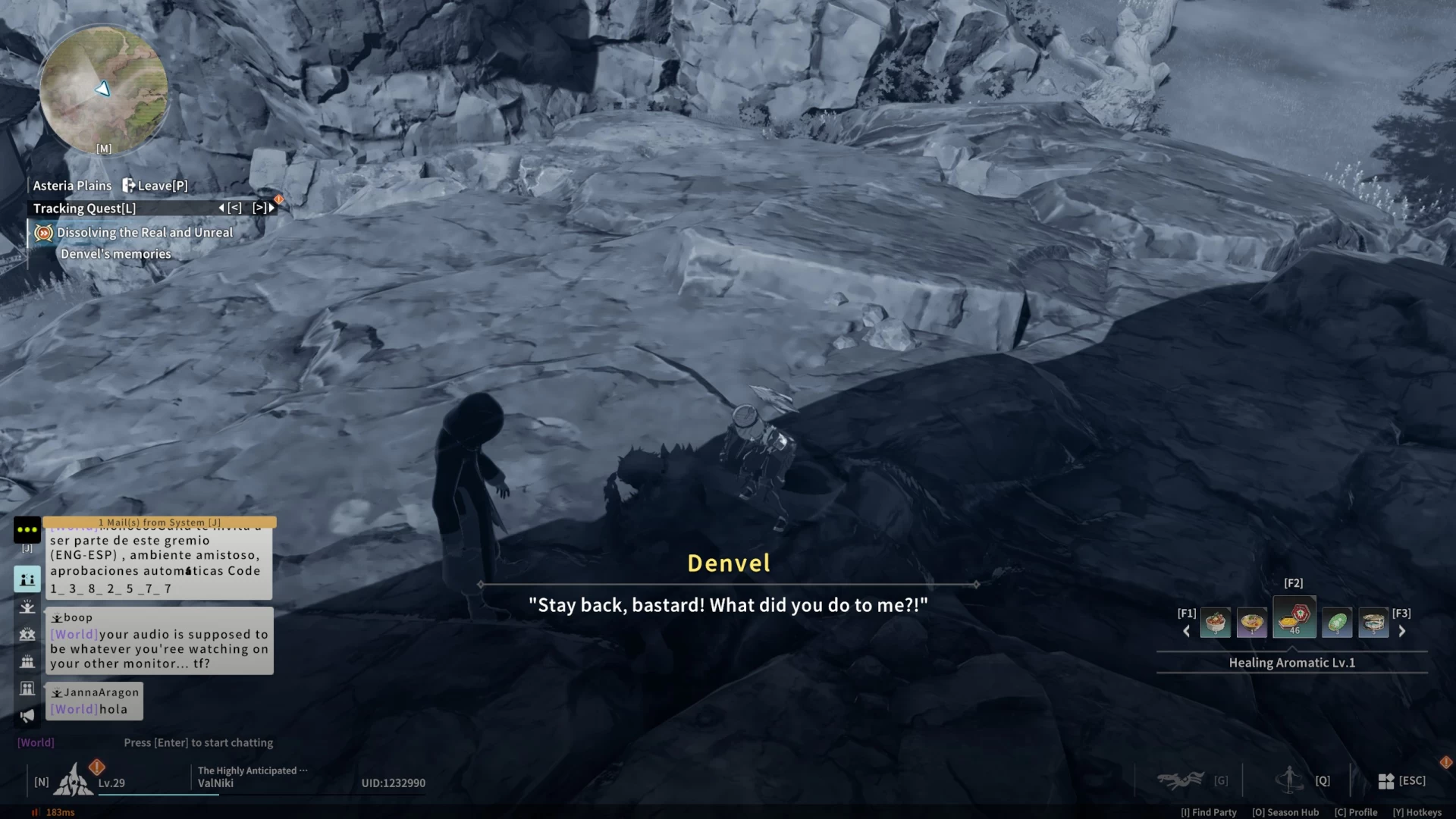Image resolution: width=1456 pixels, height=819 pixels.
Task: Select the yellow soup bowl item slot
Action: [1252, 623]
